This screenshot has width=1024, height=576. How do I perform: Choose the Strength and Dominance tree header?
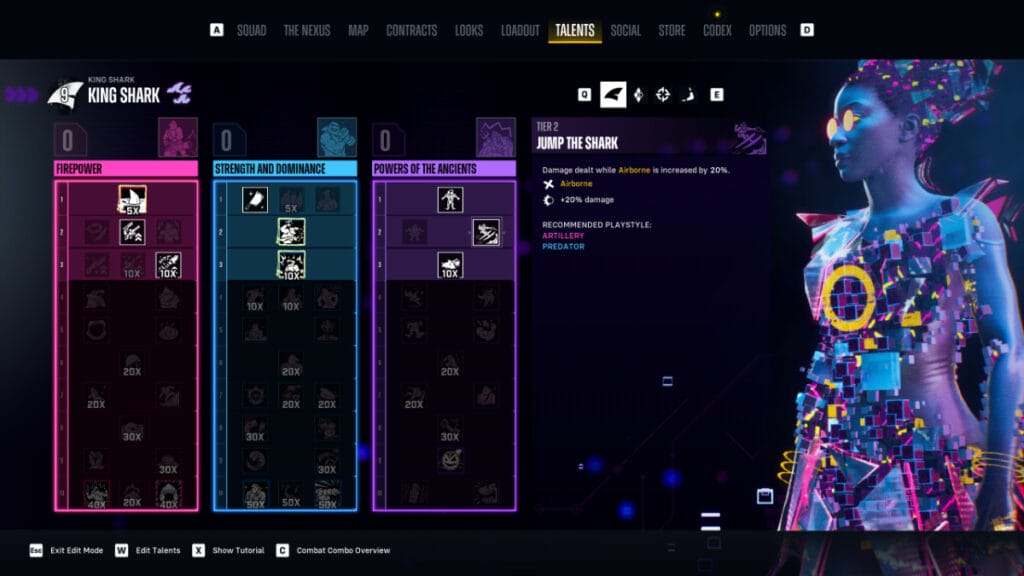click(x=285, y=169)
